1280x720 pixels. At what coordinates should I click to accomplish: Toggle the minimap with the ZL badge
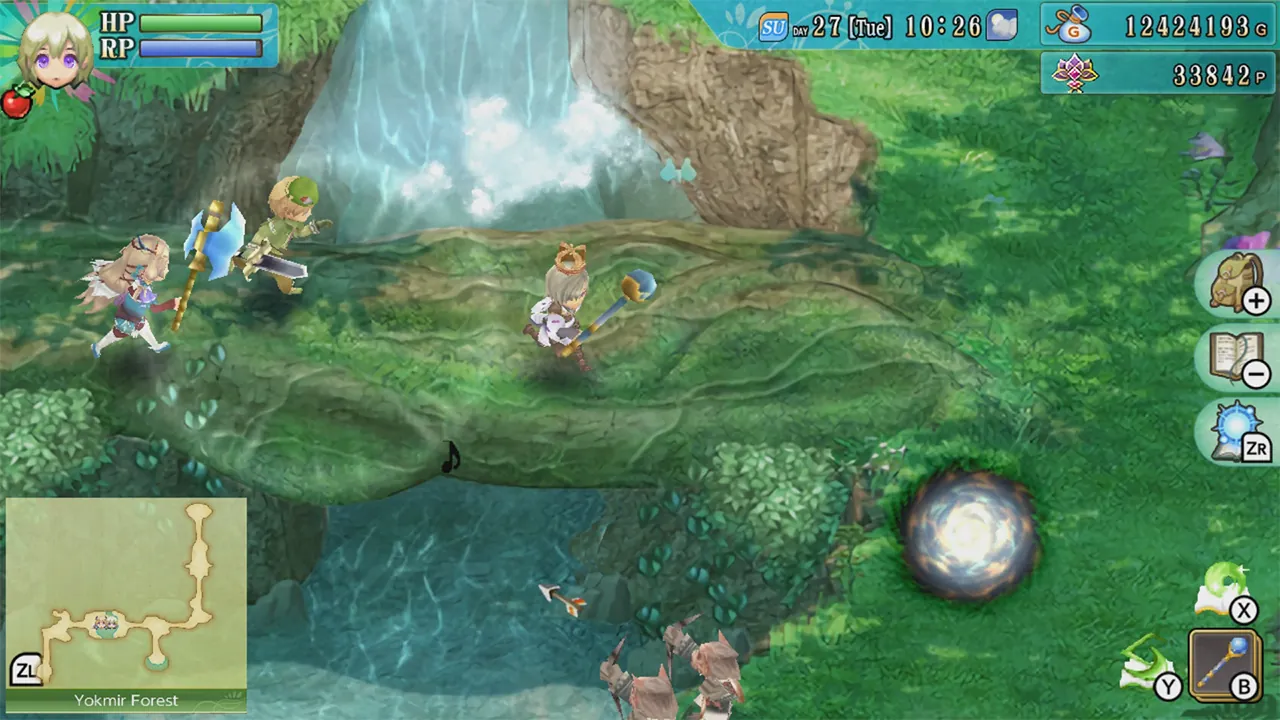pos(27,668)
